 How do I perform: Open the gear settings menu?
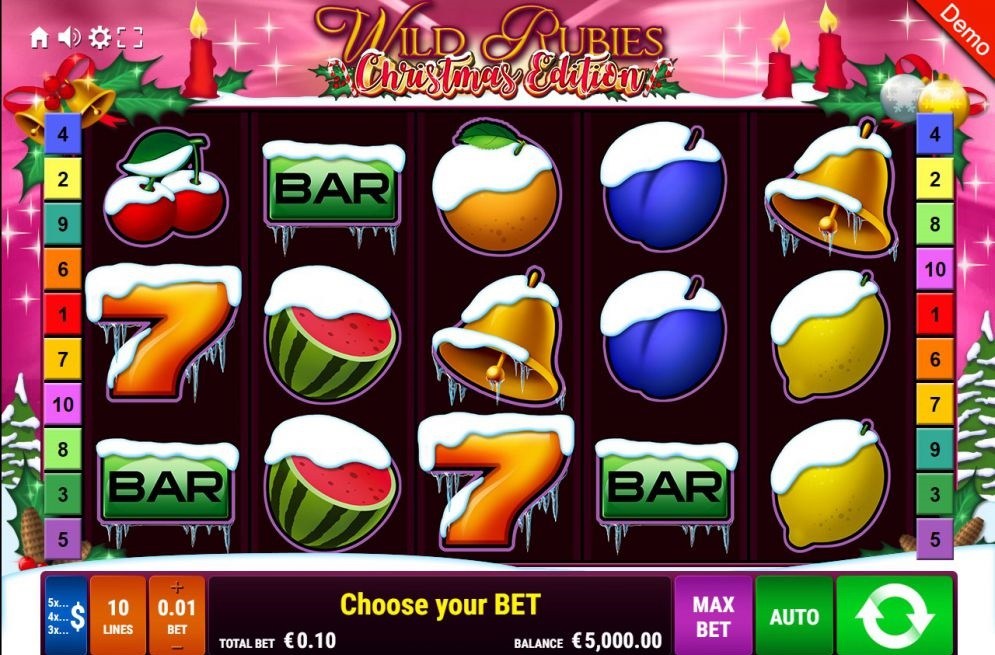(x=99, y=38)
